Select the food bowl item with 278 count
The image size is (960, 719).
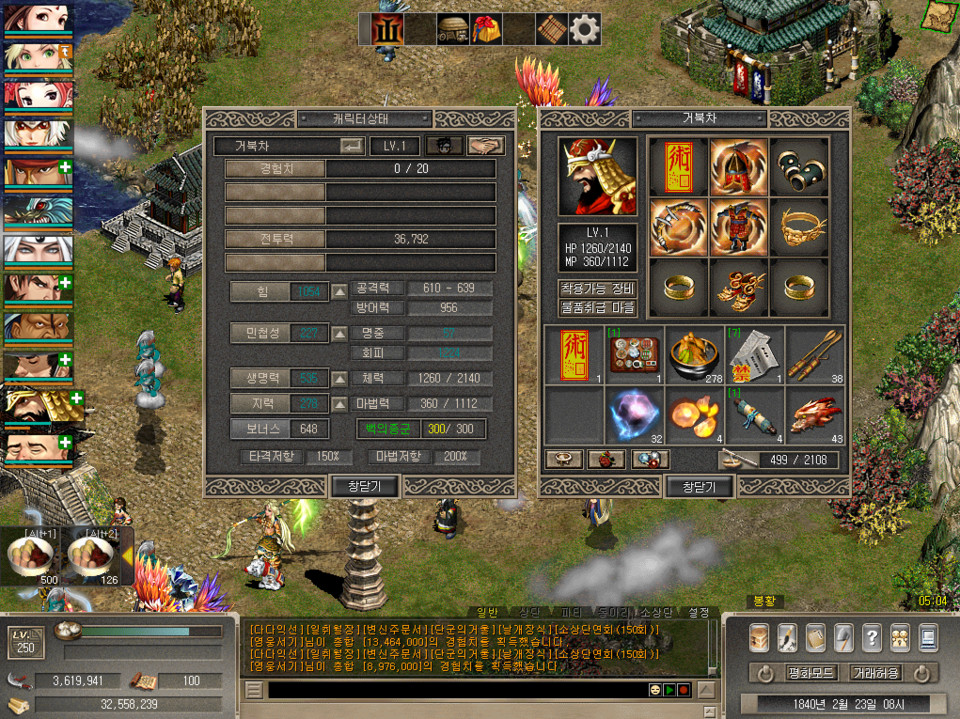tap(694, 355)
